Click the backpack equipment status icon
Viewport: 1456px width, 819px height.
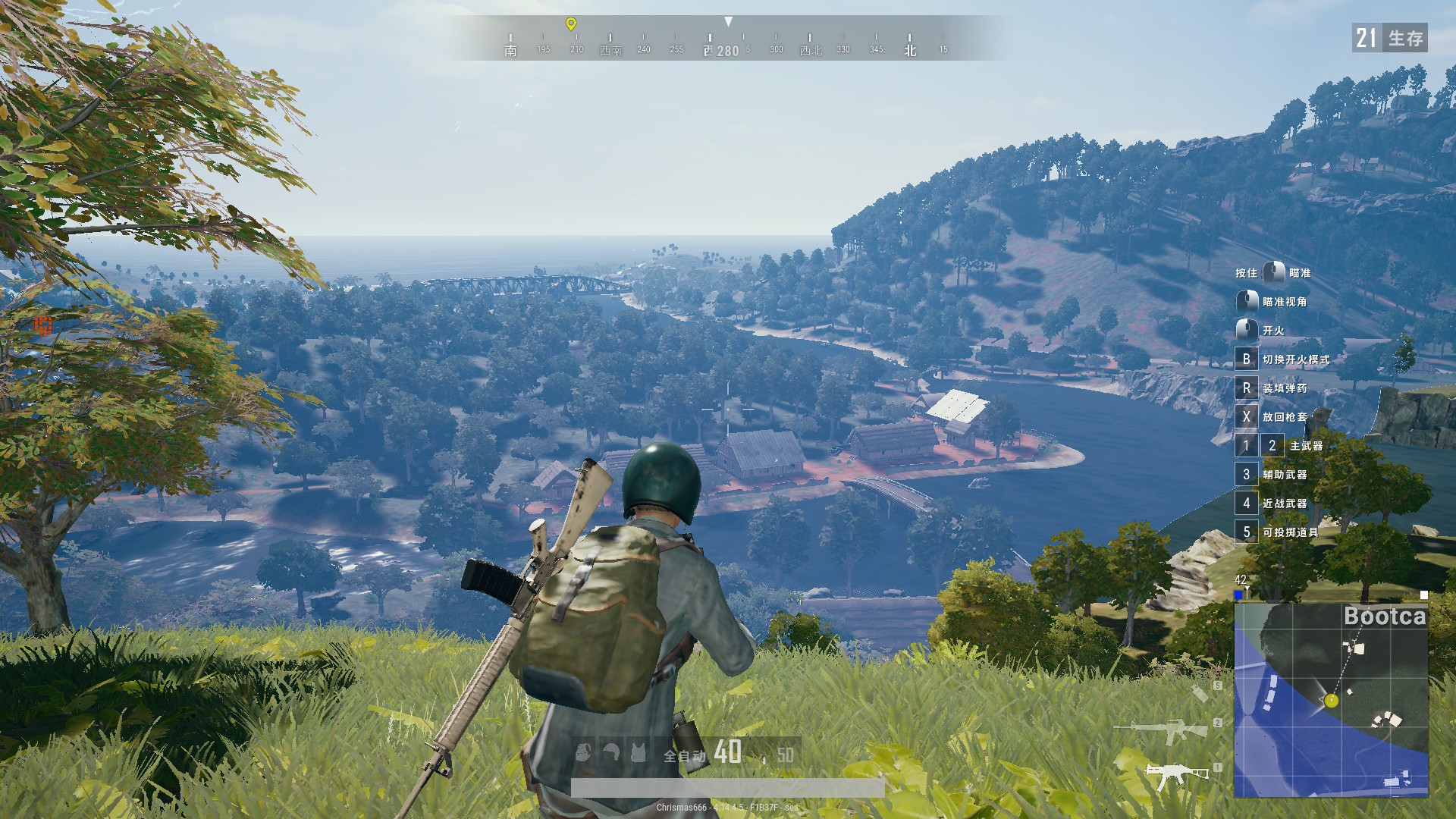tap(583, 752)
